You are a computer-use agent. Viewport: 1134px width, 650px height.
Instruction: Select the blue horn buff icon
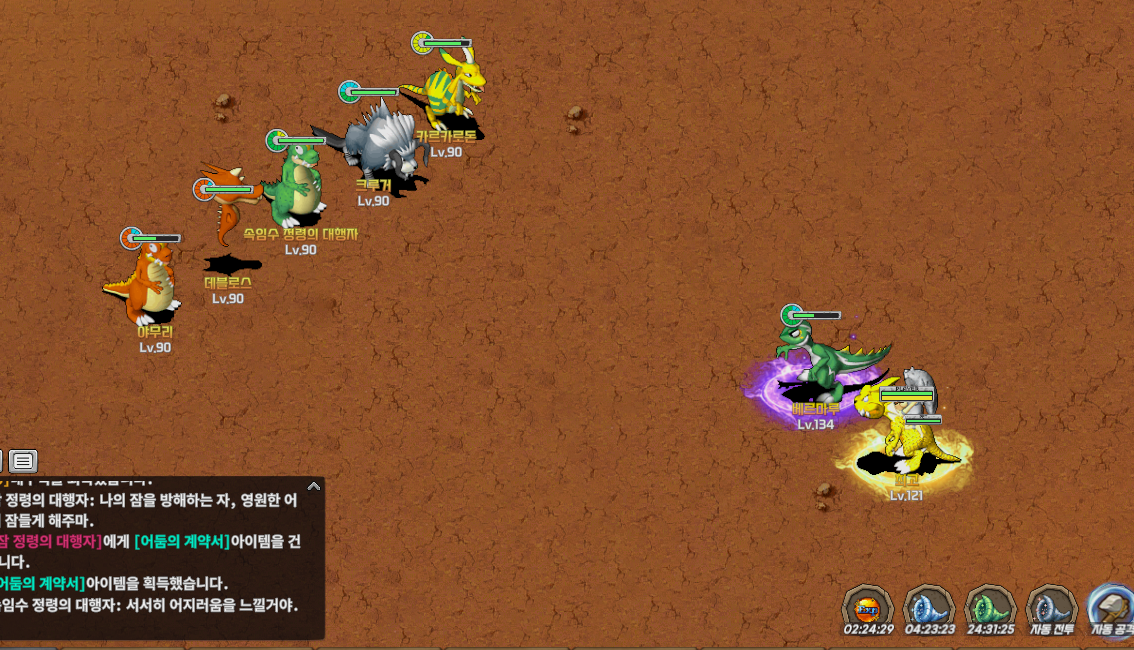(x=928, y=606)
